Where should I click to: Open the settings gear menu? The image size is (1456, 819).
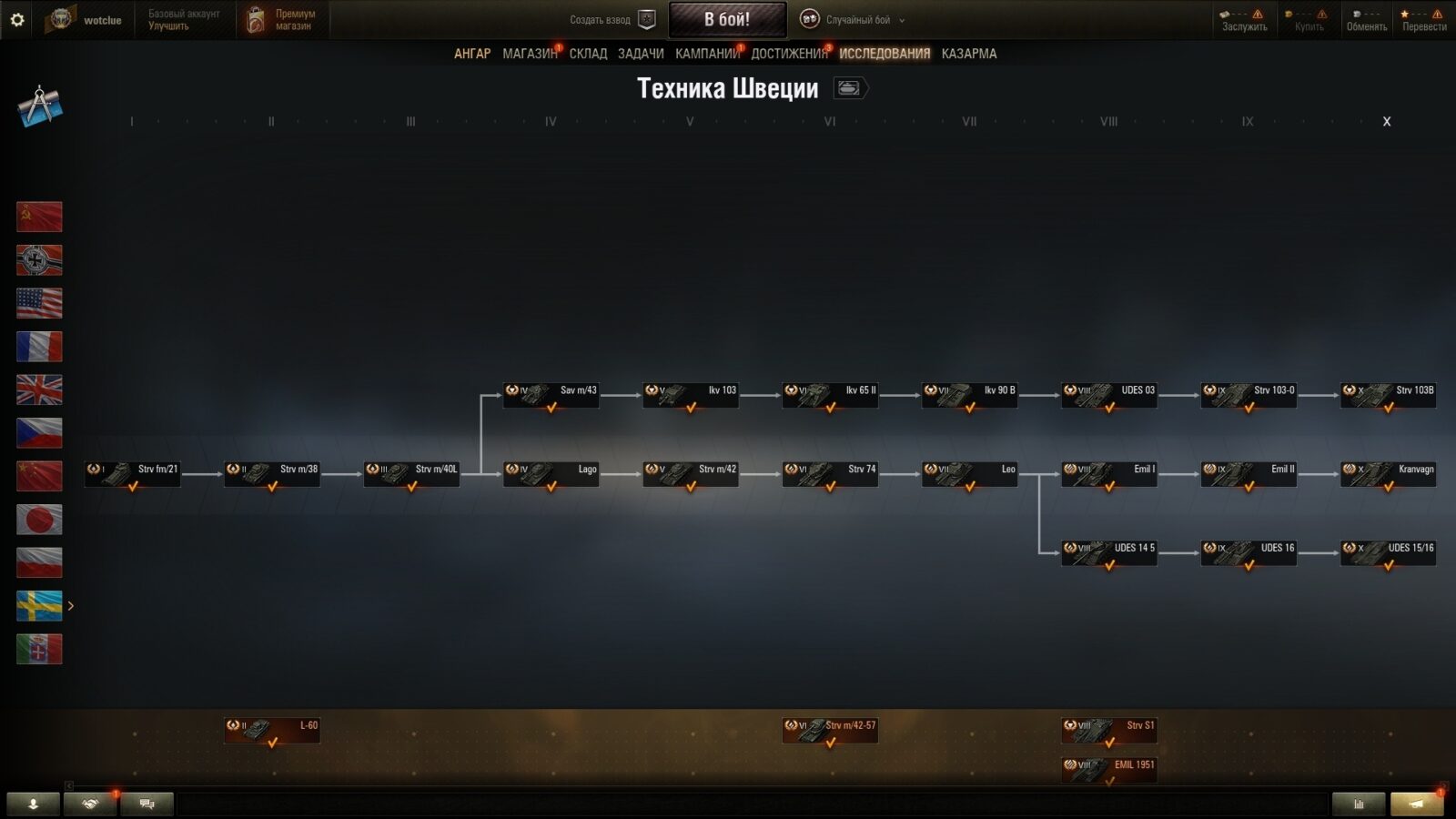[x=17, y=19]
